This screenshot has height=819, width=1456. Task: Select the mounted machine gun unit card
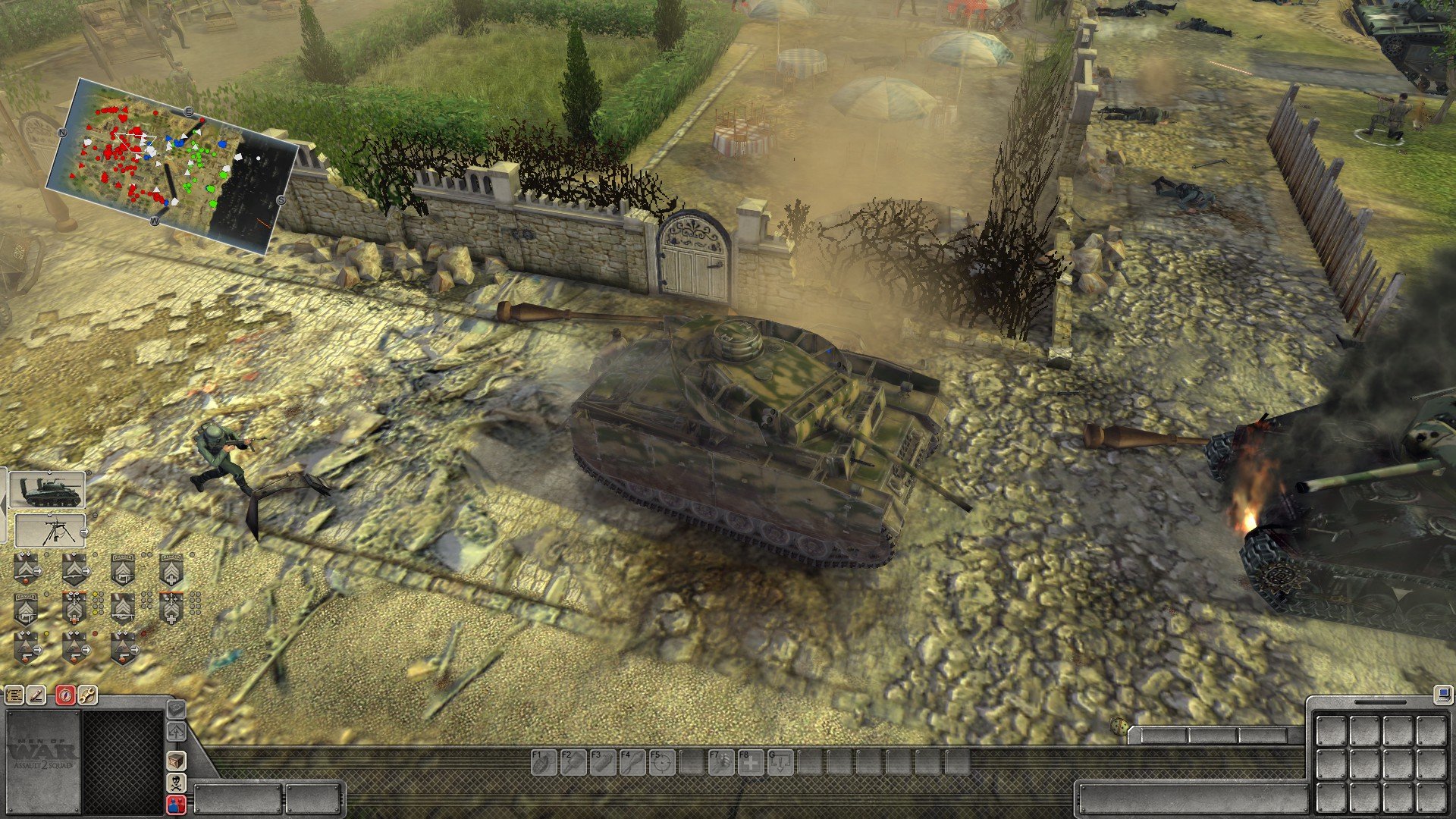(51, 530)
